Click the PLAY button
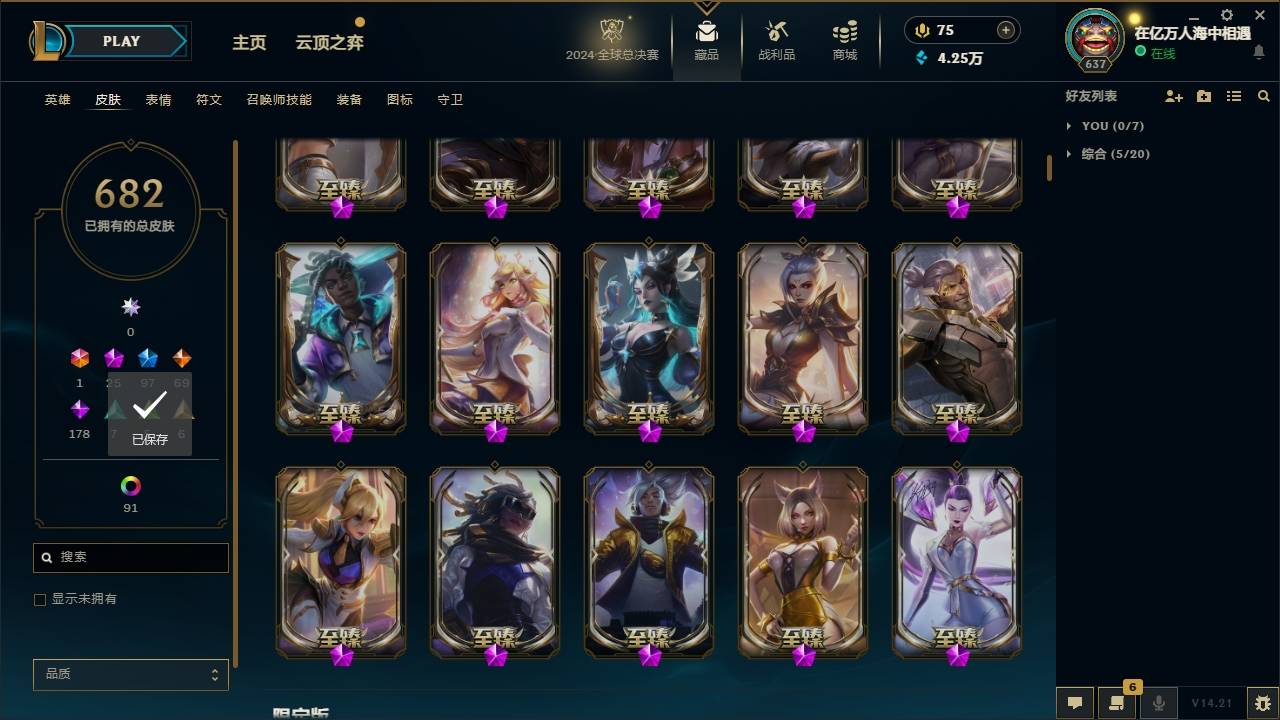Image resolution: width=1280 pixels, height=720 pixels. pos(120,41)
